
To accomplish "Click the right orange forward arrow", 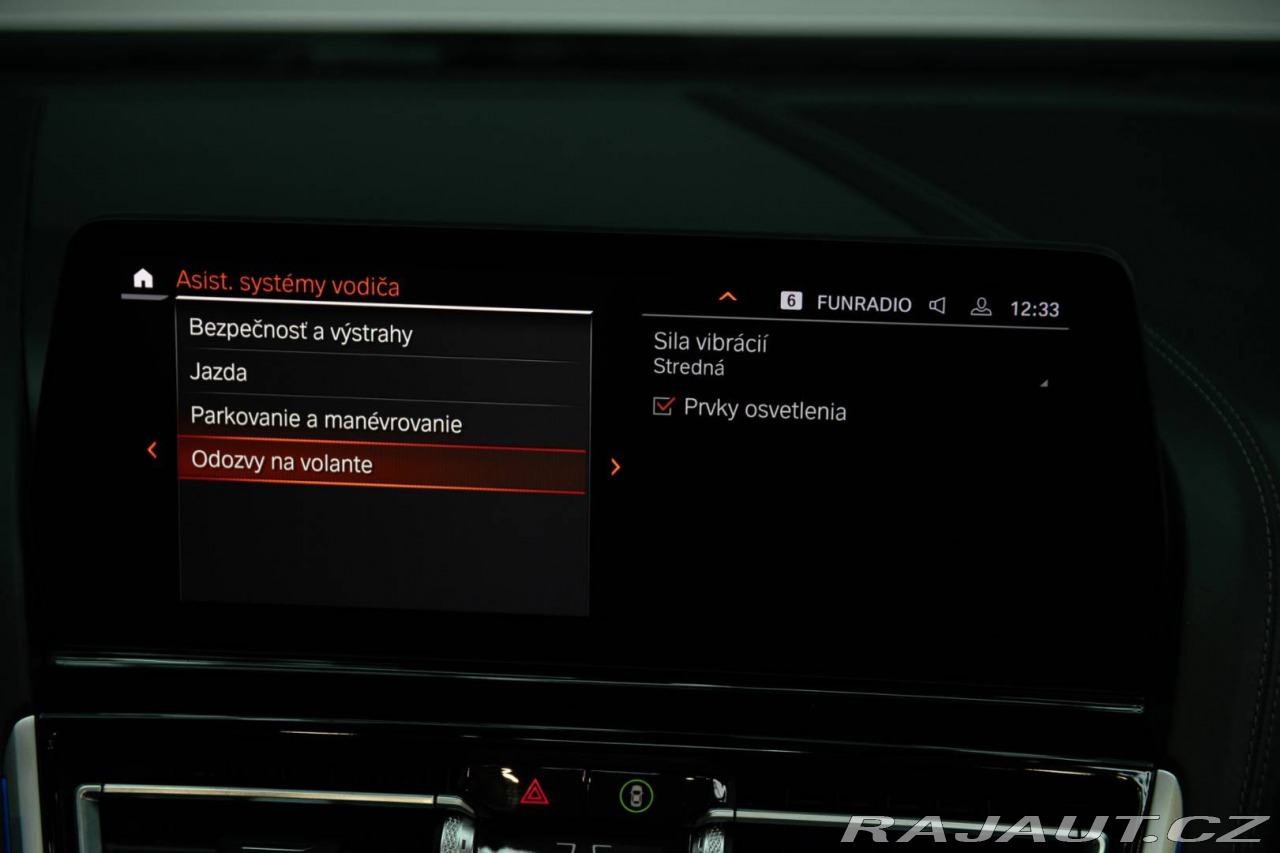I will click(x=615, y=467).
